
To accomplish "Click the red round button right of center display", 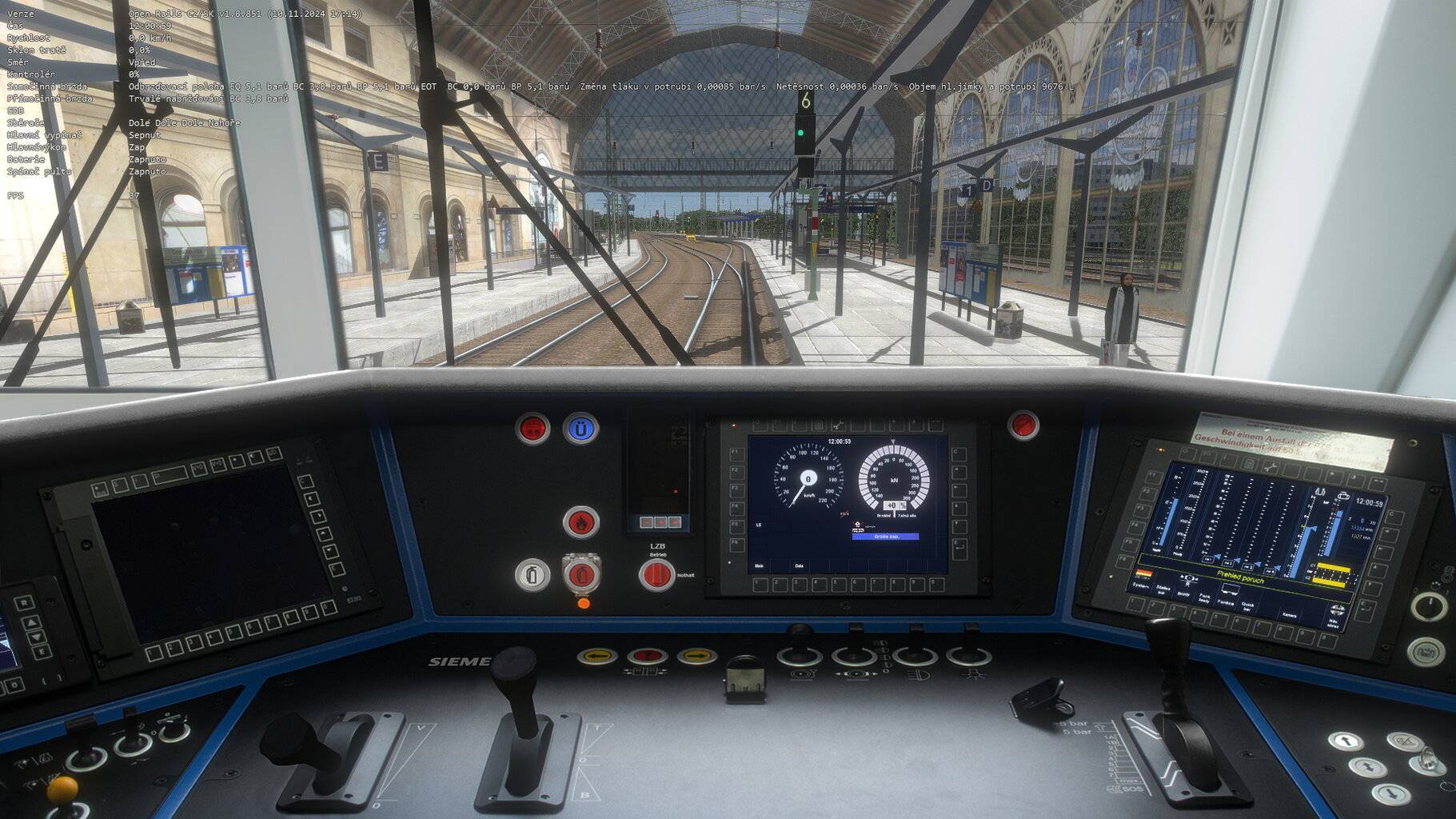I will pos(1023,425).
